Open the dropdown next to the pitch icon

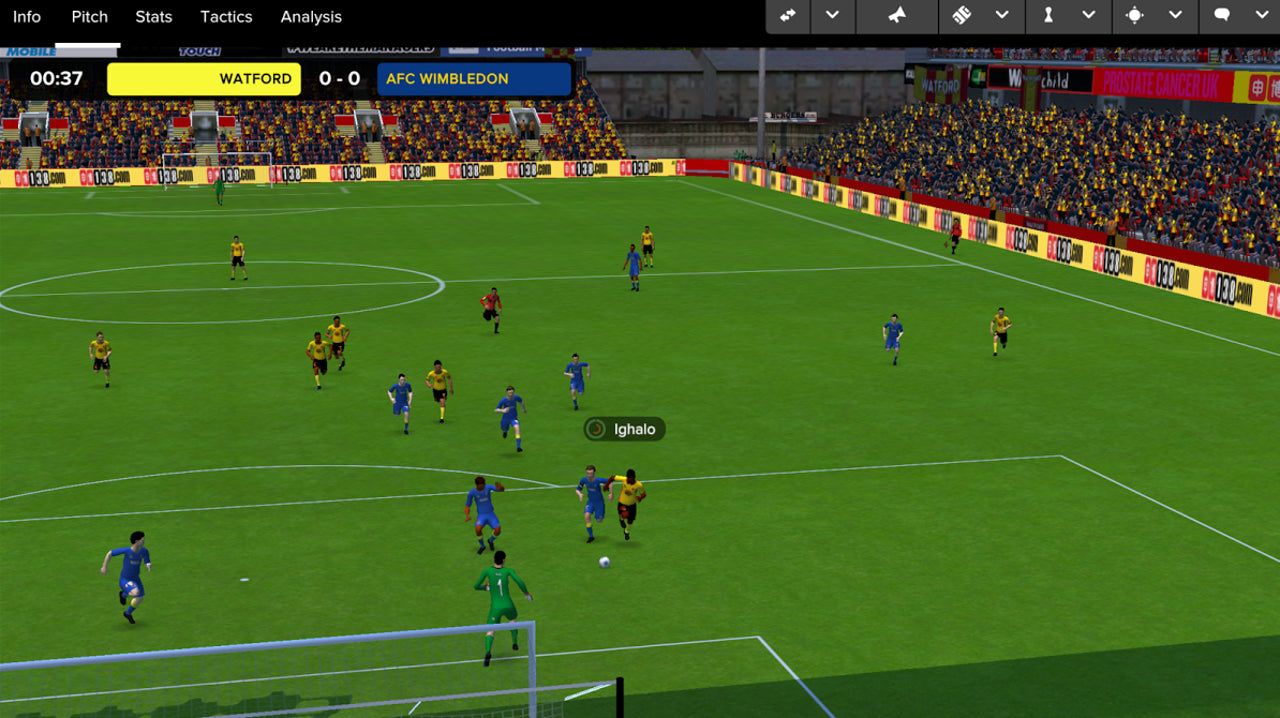1003,16
